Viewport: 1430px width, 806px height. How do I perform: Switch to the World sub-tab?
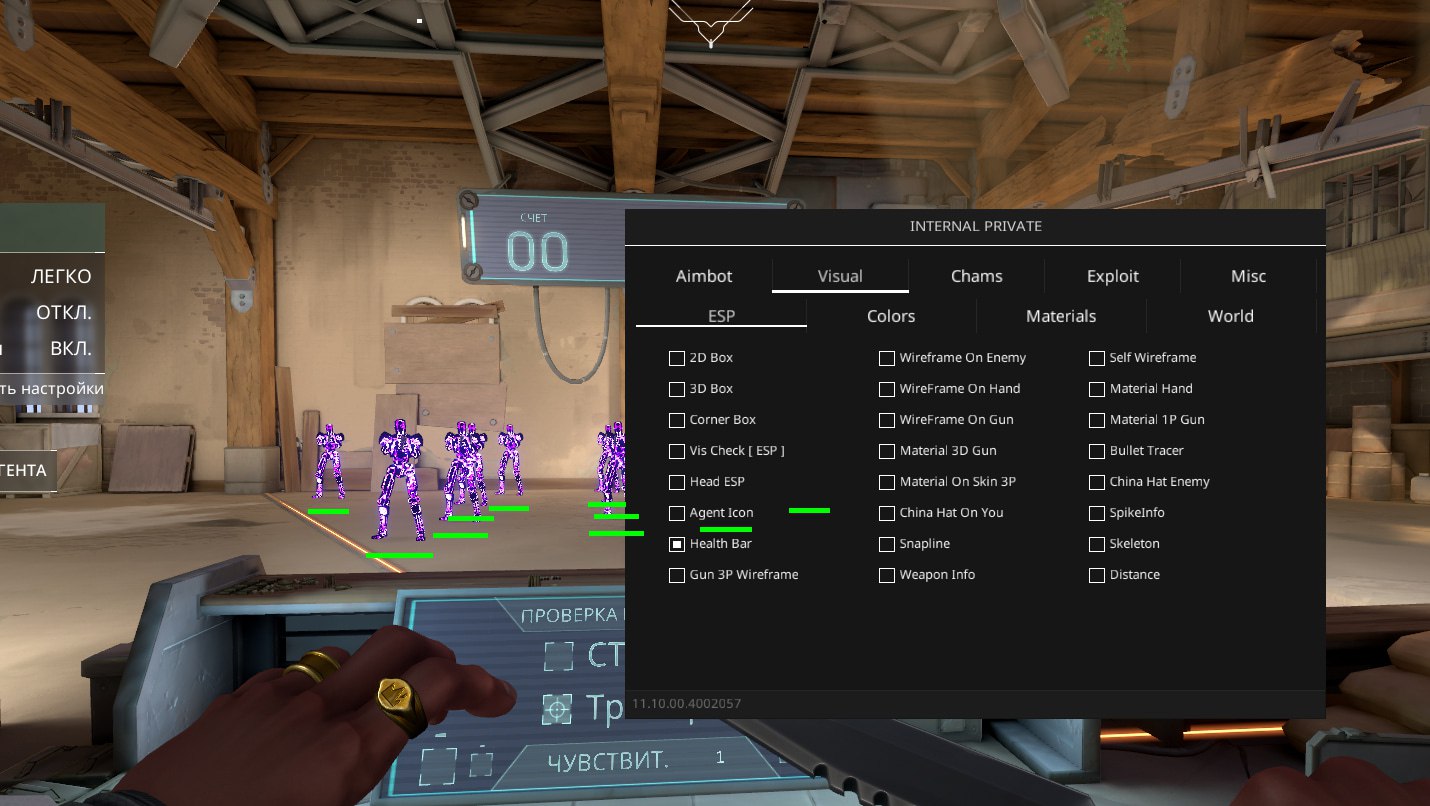1230,316
